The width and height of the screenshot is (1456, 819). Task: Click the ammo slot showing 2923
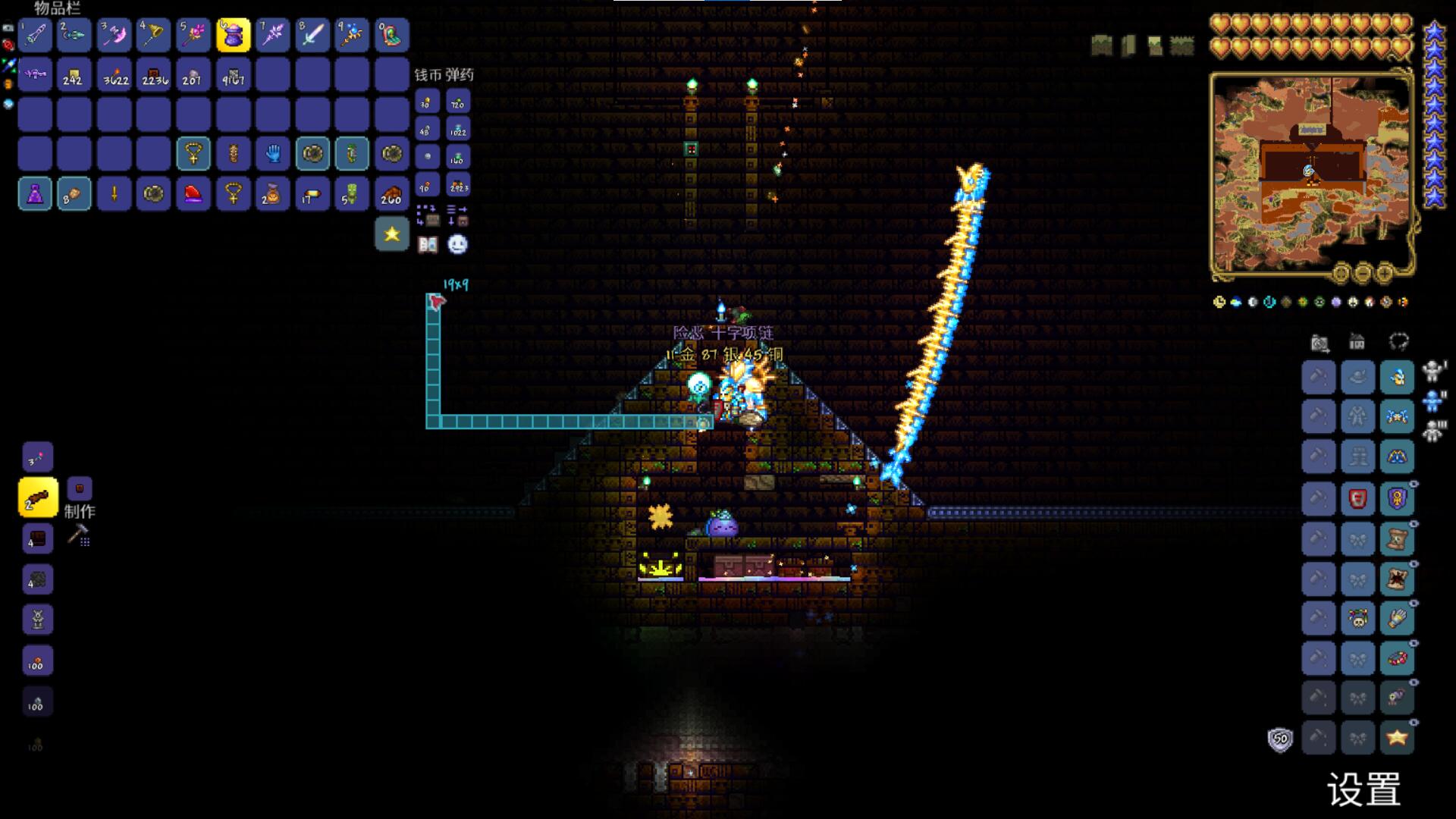tap(458, 185)
